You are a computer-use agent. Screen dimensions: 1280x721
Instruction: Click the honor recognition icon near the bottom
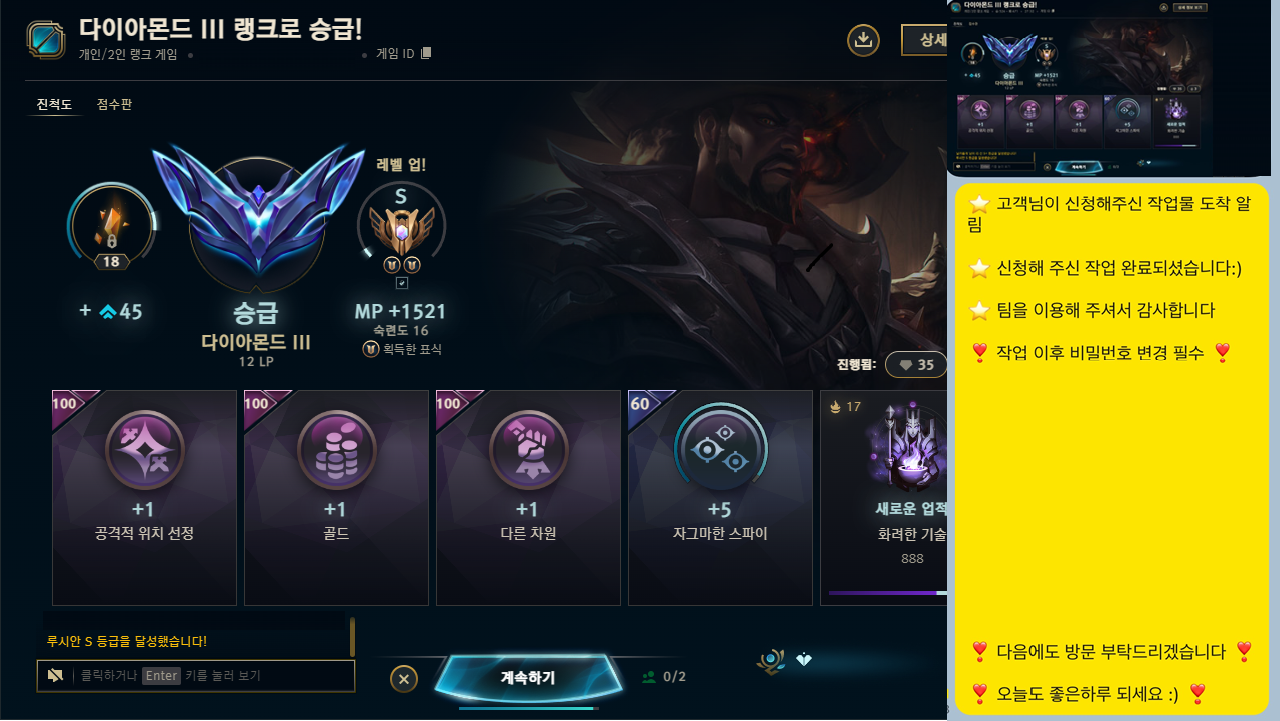pos(769,660)
